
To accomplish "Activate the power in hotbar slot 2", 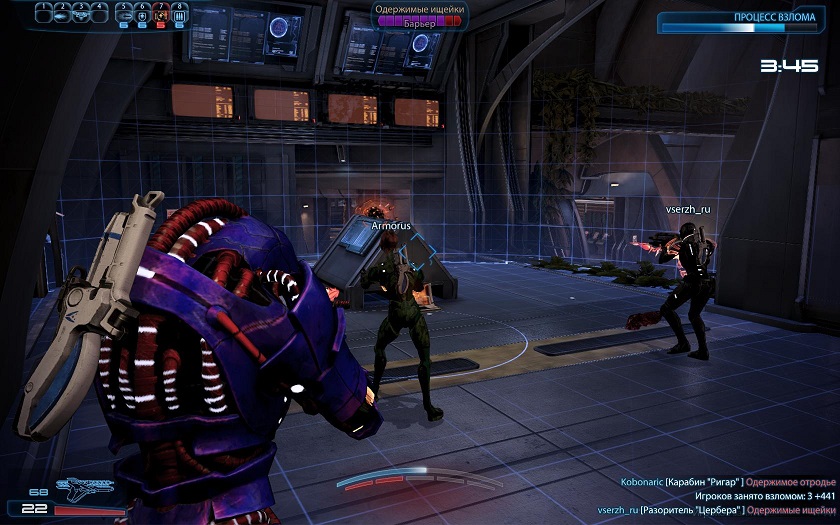I will (x=62, y=16).
